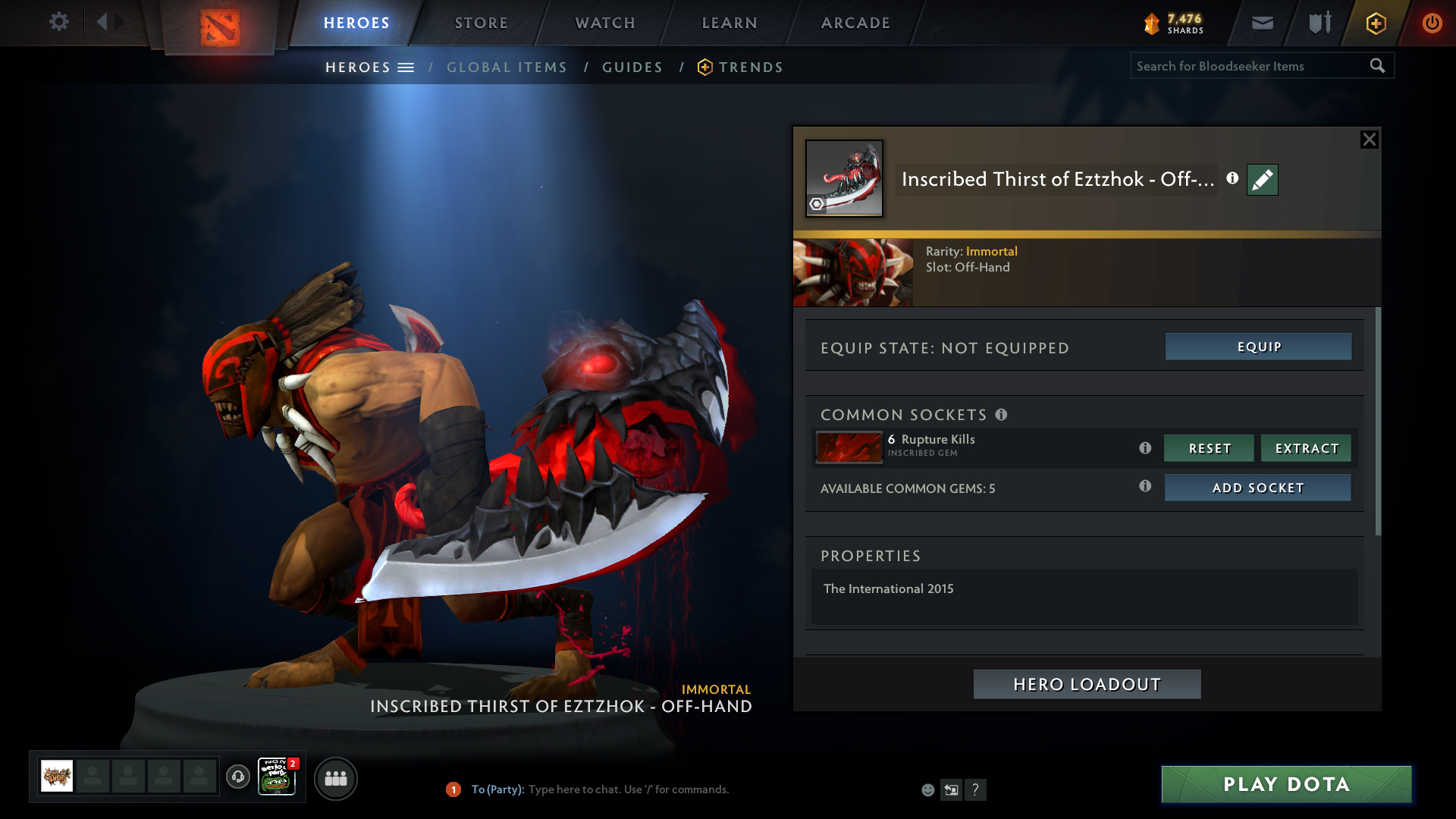
Task: Open the Hero Loadout
Action: (1087, 684)
